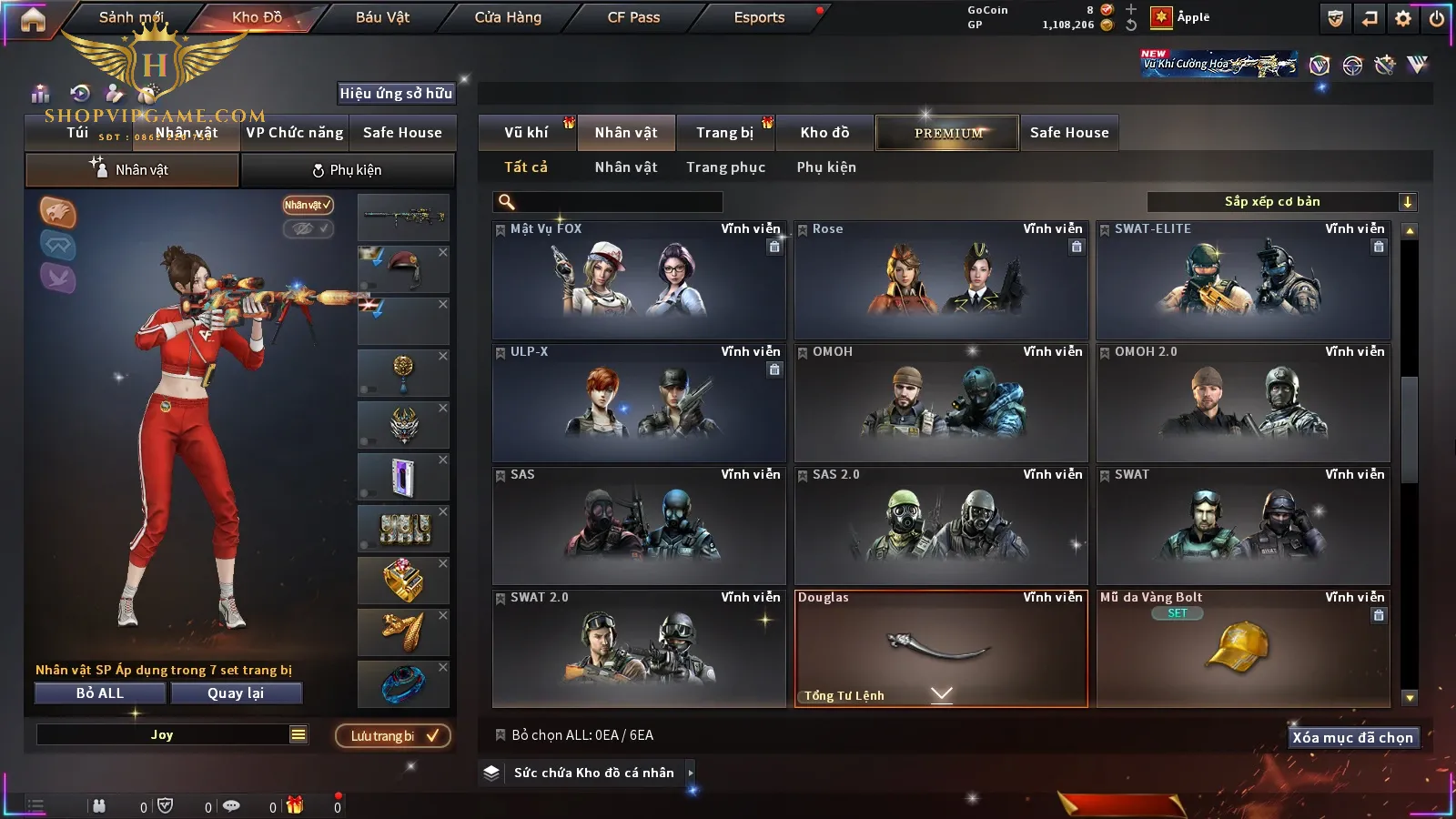Open the Sắp xếp cơ bản sort dropdown
The image size is (1456, 819).
(x=1281, y=202)
